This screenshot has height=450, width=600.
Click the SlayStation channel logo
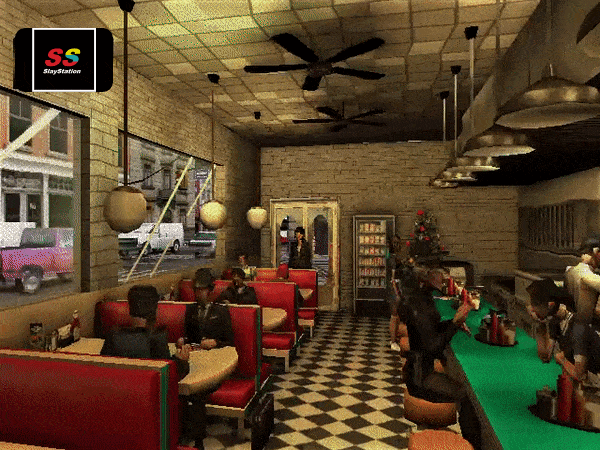[x=63, y=60]
